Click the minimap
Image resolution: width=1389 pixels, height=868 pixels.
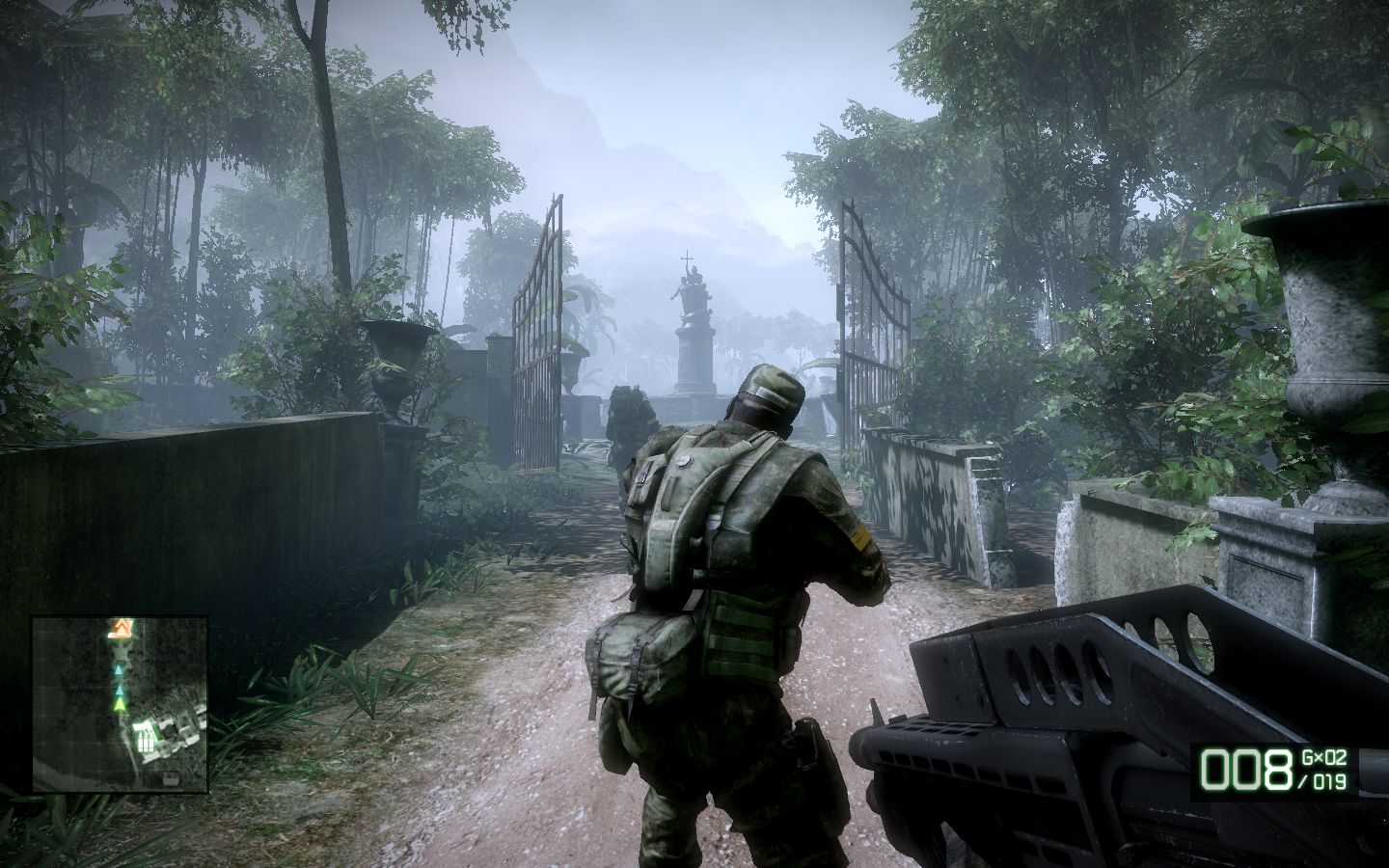(x=120, y=704)
